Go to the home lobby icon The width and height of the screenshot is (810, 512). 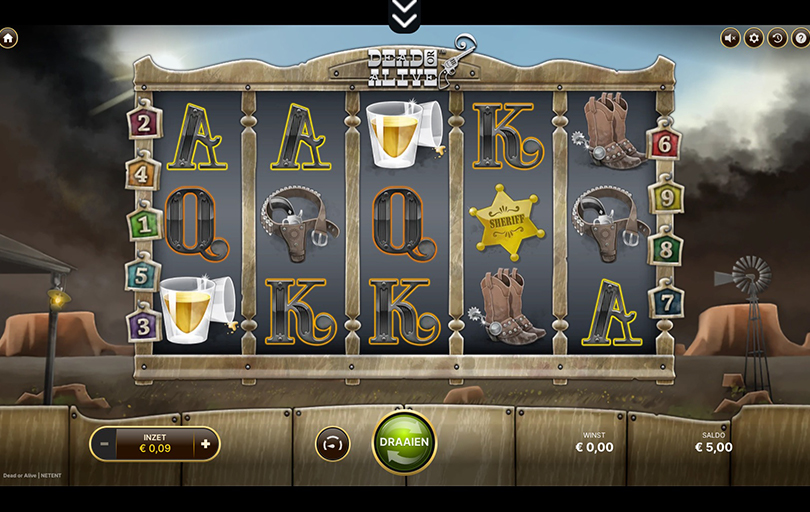[x=9, y=38]
